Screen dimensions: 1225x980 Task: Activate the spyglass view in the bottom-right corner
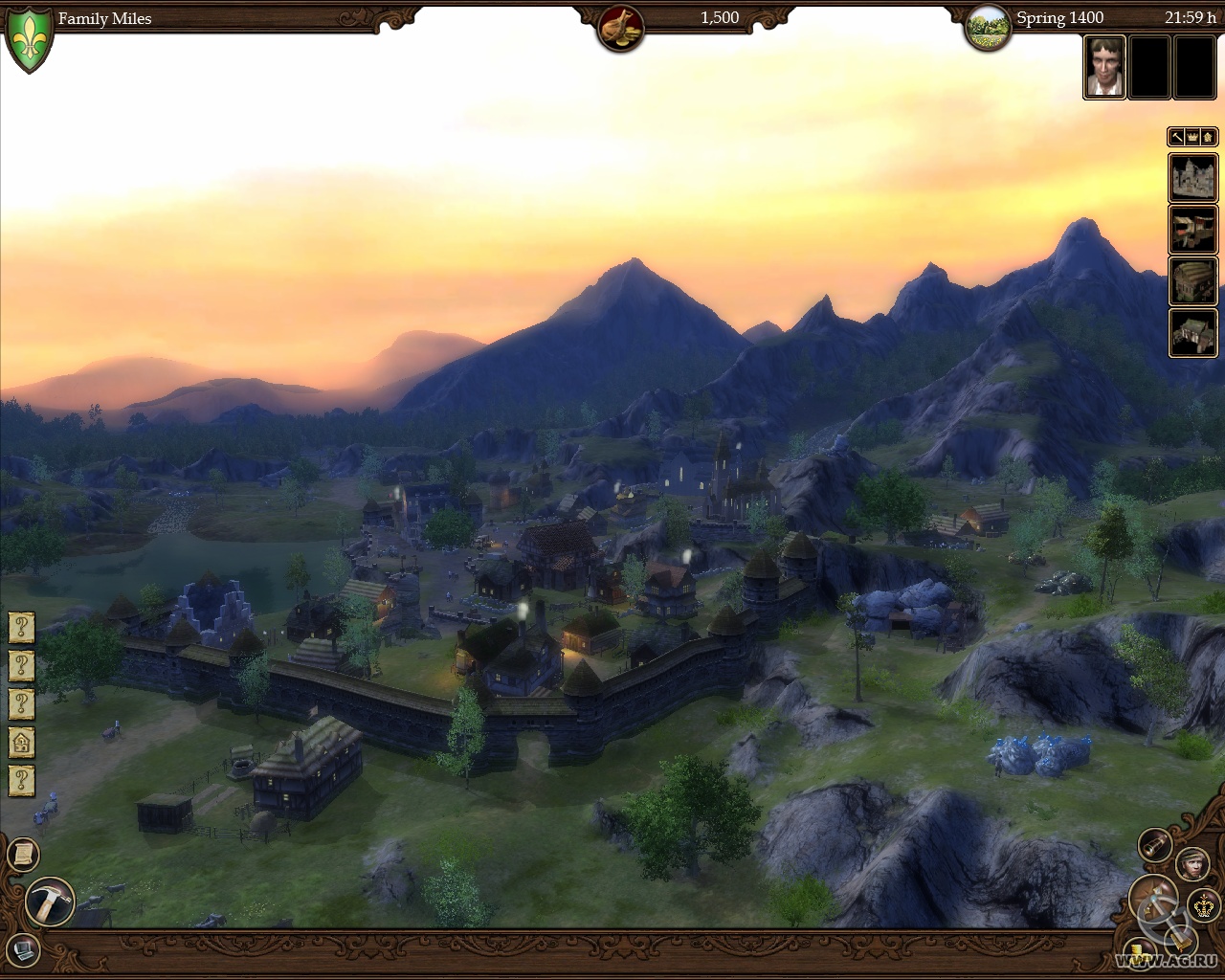1154,846
